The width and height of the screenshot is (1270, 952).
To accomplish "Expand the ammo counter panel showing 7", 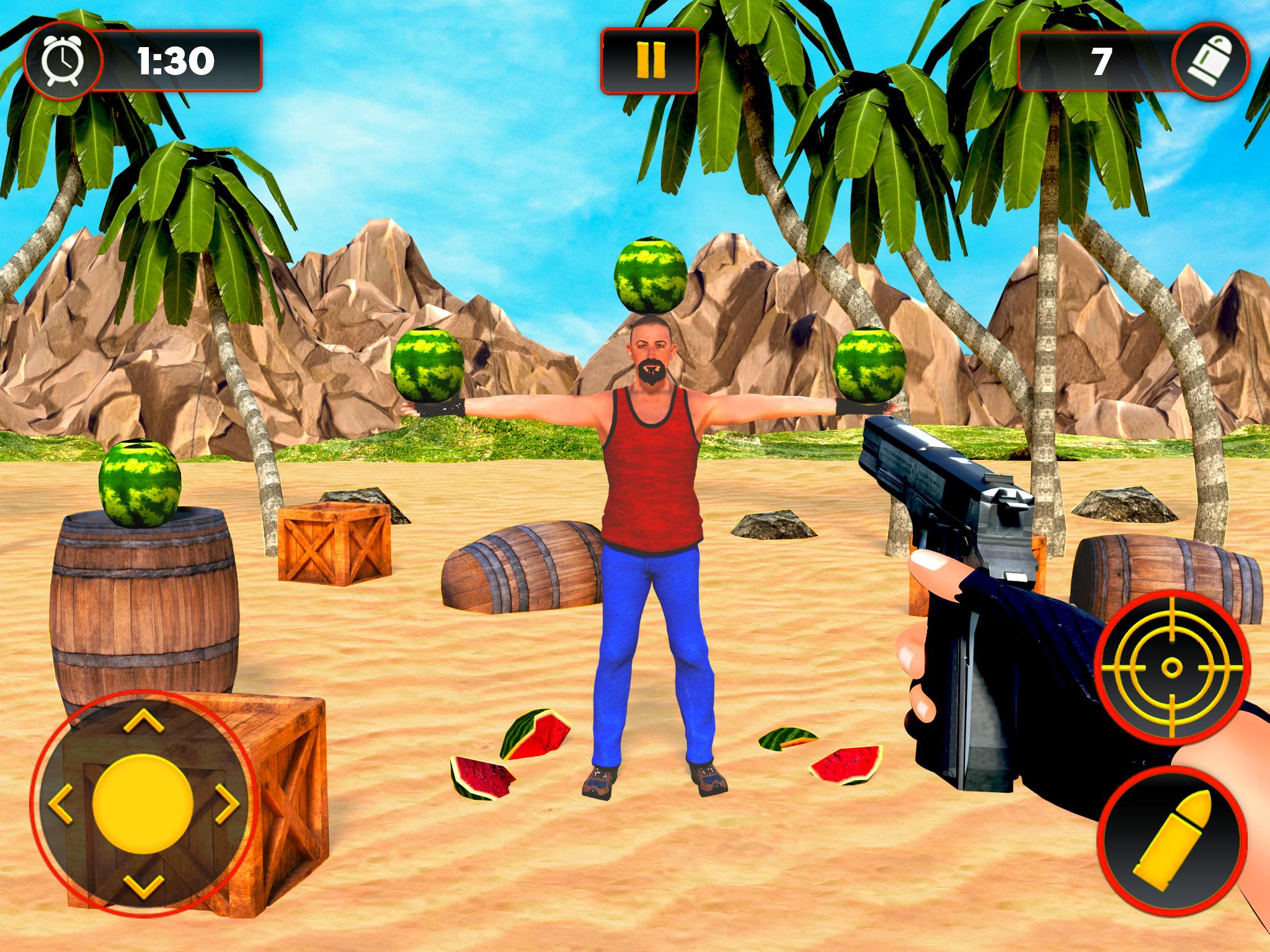I will click(1101, 59).
